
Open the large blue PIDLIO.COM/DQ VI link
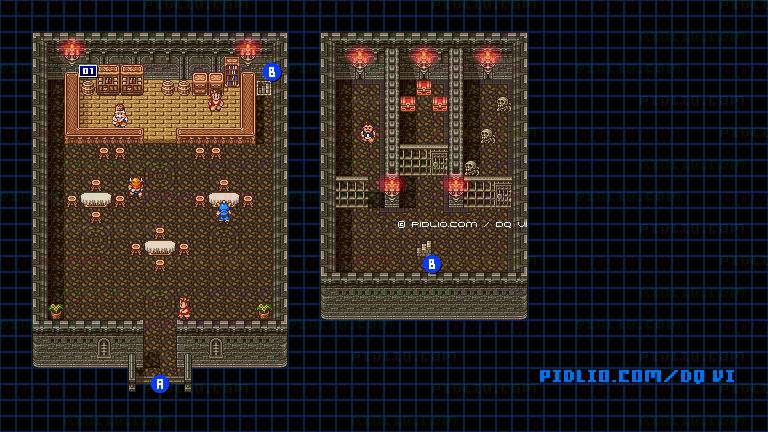[637, 376]
